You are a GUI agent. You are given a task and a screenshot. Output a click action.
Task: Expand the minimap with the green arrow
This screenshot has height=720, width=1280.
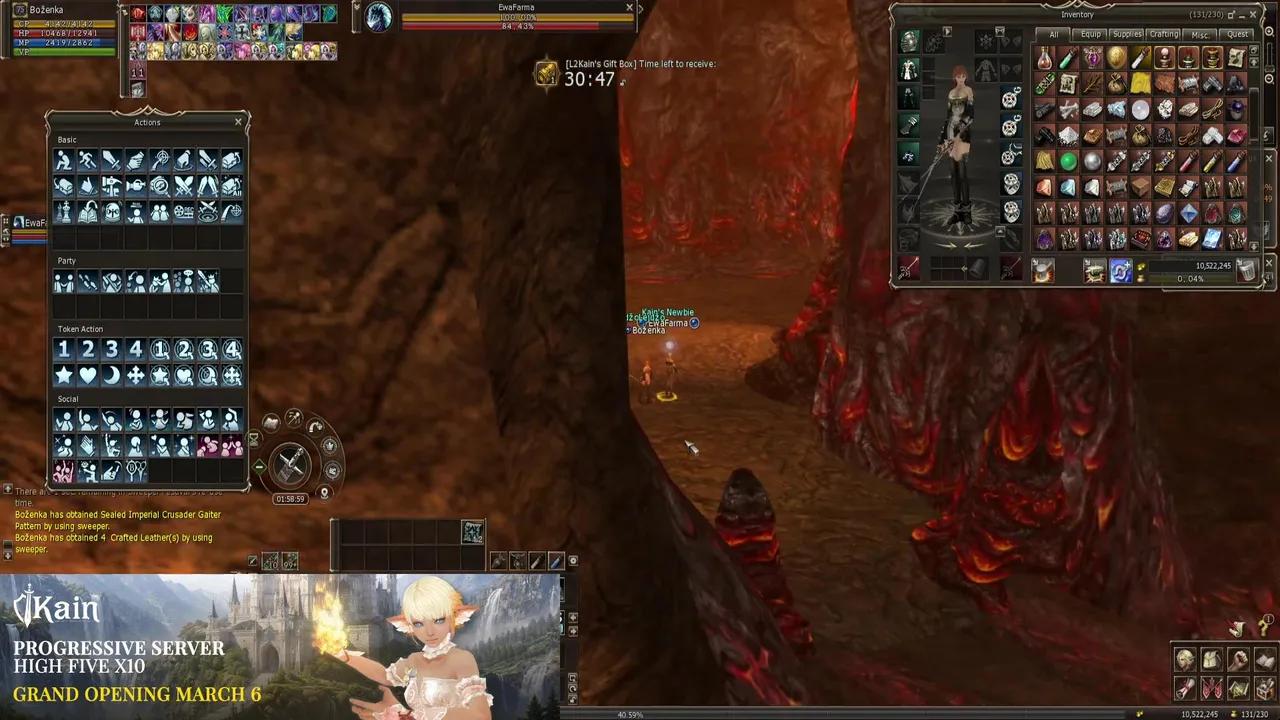[x=259, y=466]
